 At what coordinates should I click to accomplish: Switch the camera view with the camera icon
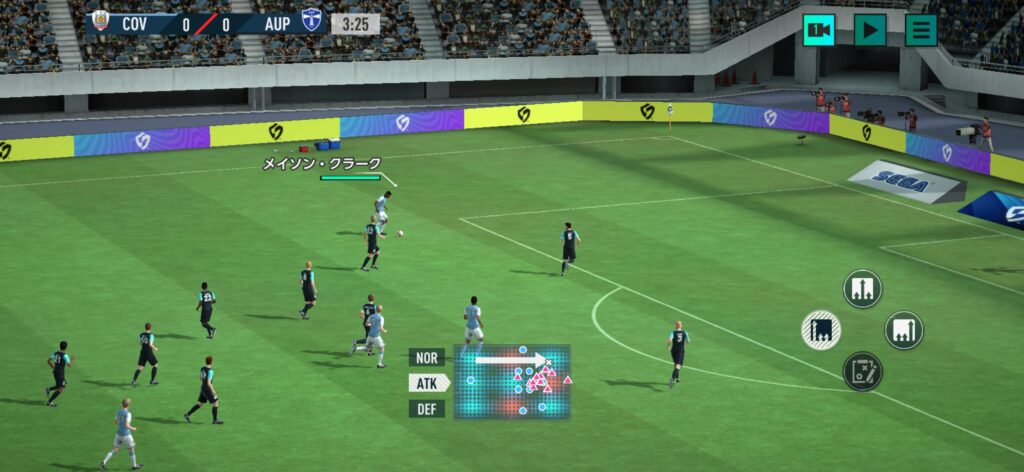818,30
